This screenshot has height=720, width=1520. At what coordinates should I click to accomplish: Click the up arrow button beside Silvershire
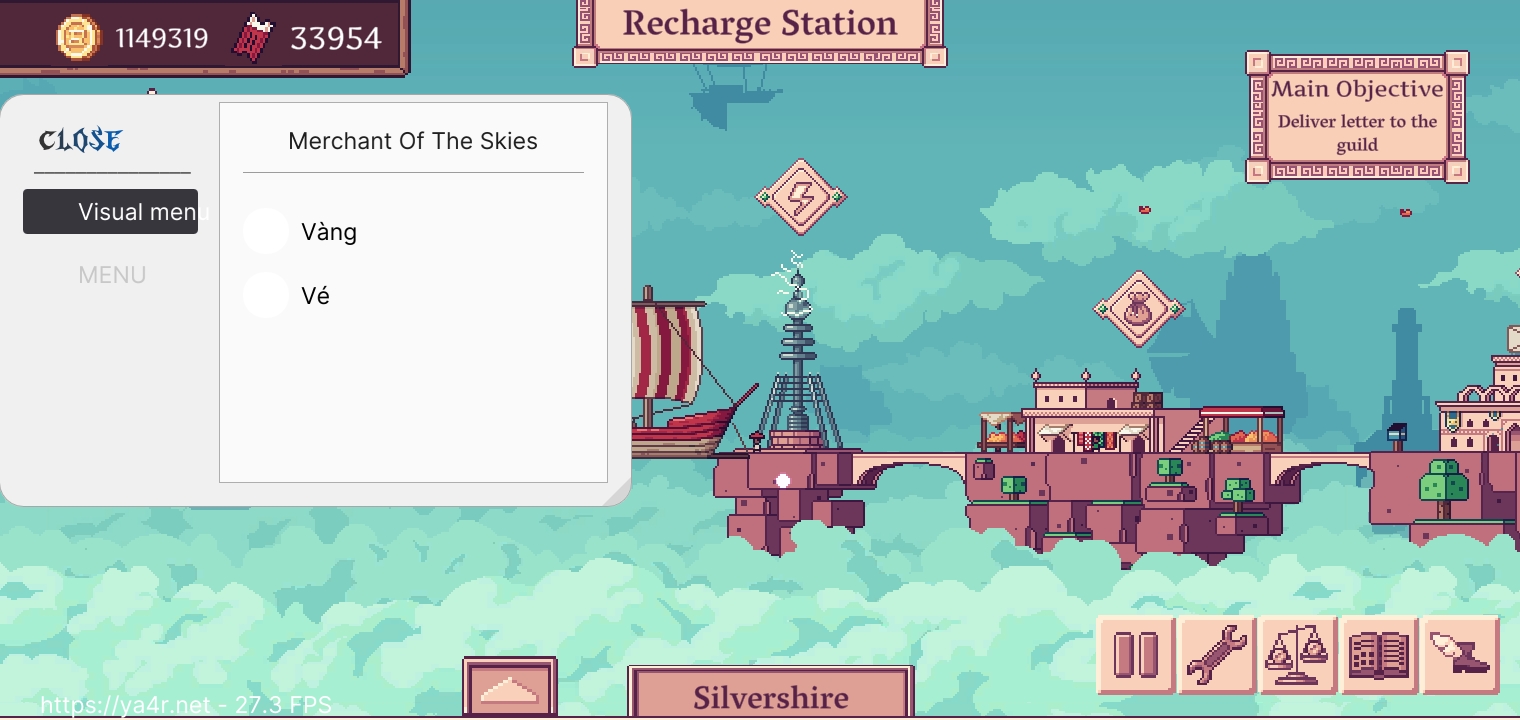click(x=510, y=689)
